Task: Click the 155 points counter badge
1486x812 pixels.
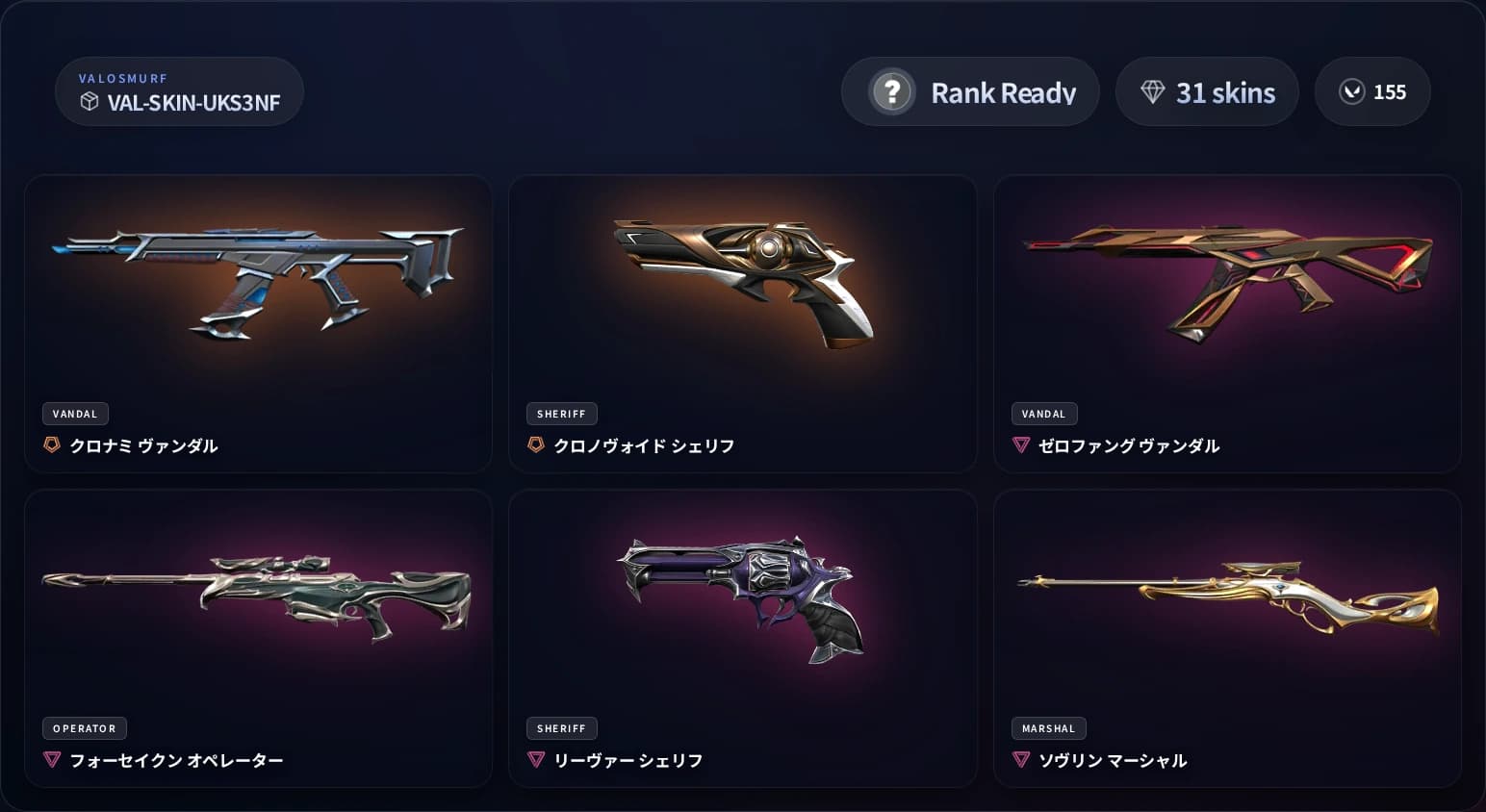Action: click(1372, 91)
